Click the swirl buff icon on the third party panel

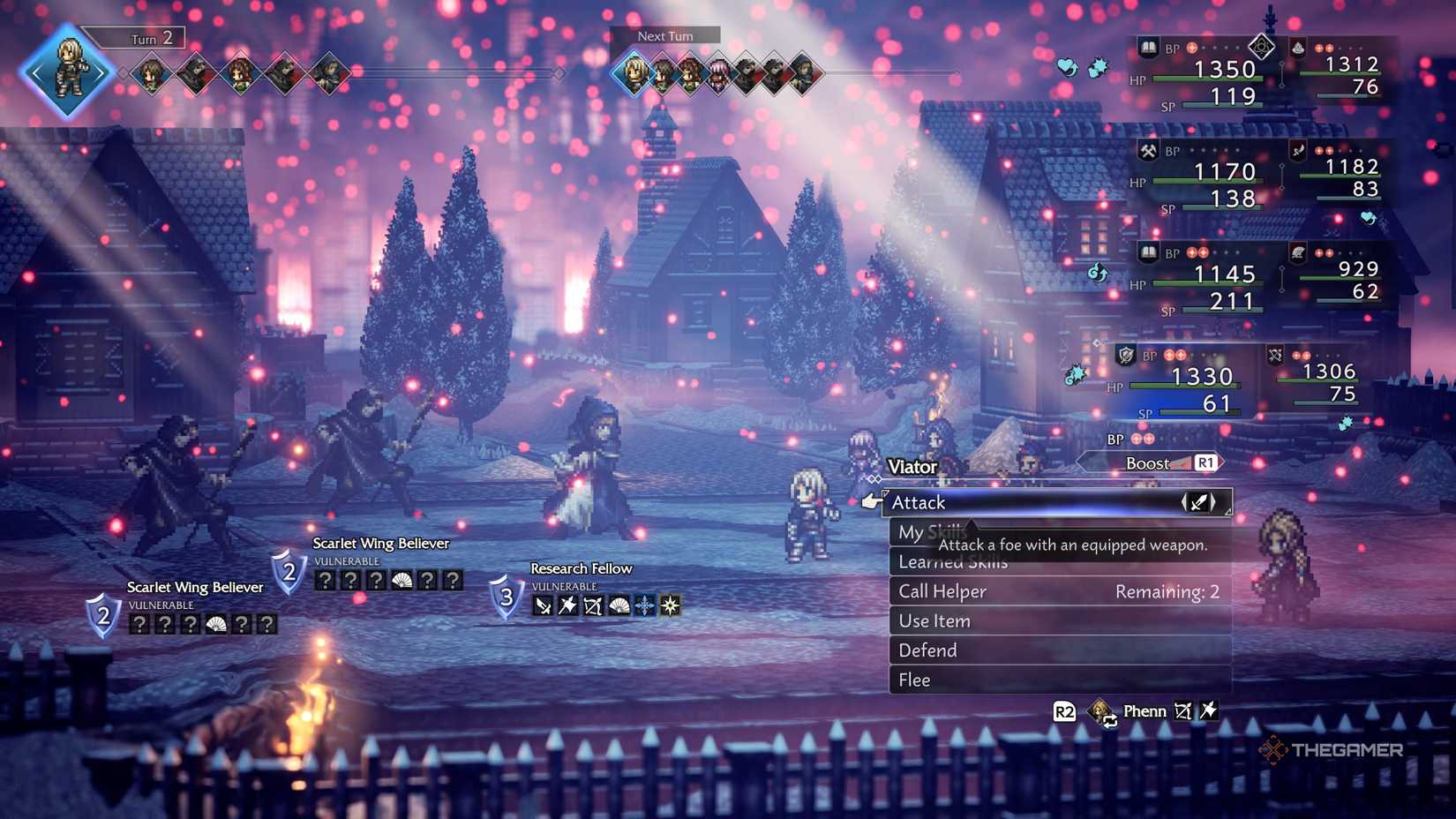pyautogui.click(x=1097, y=274)
